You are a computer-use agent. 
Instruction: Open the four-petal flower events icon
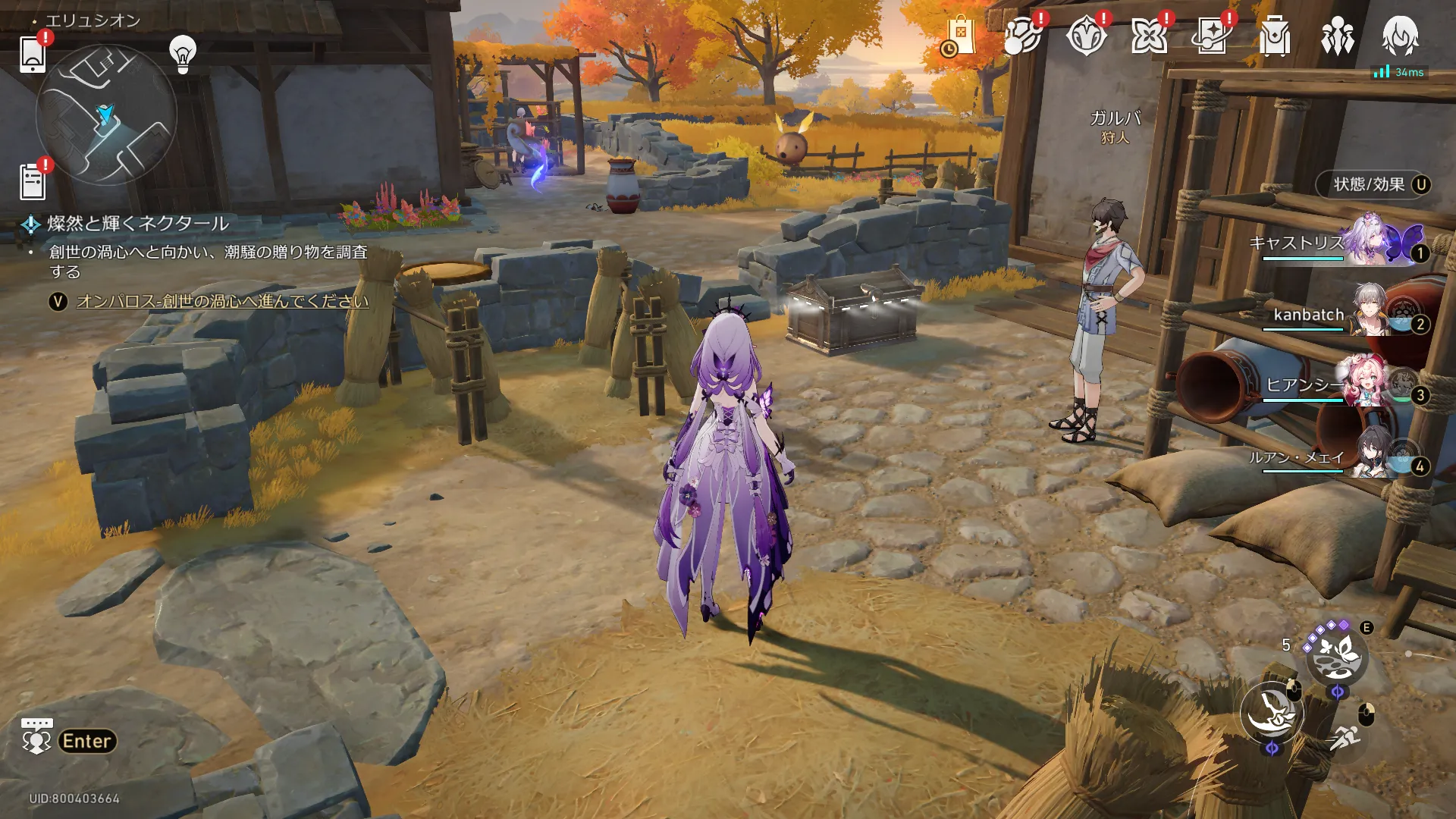1148,36
